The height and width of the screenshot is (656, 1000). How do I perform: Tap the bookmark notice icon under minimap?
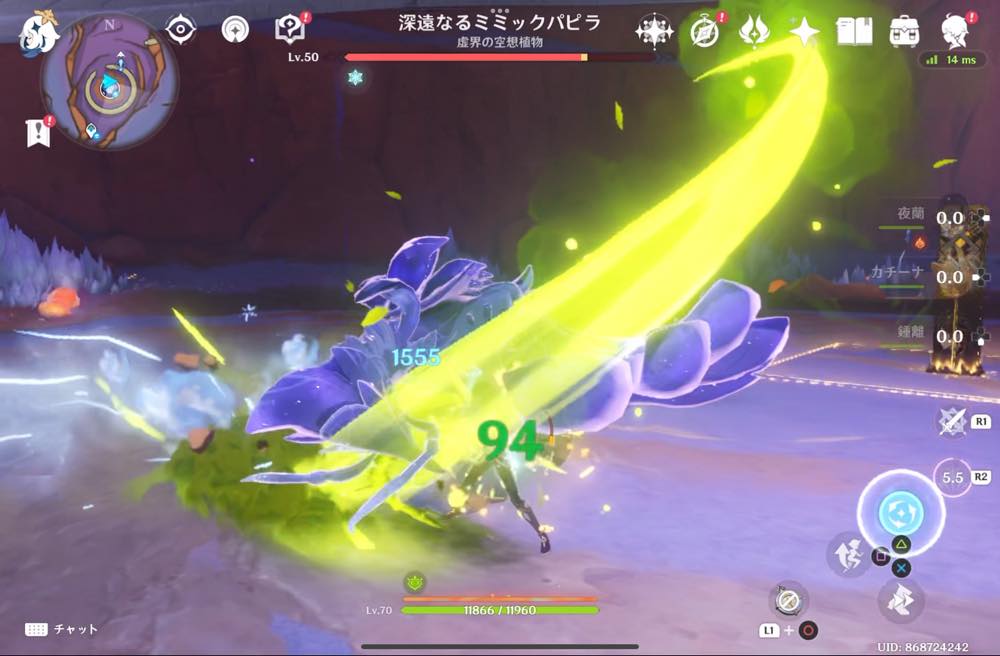39,132
